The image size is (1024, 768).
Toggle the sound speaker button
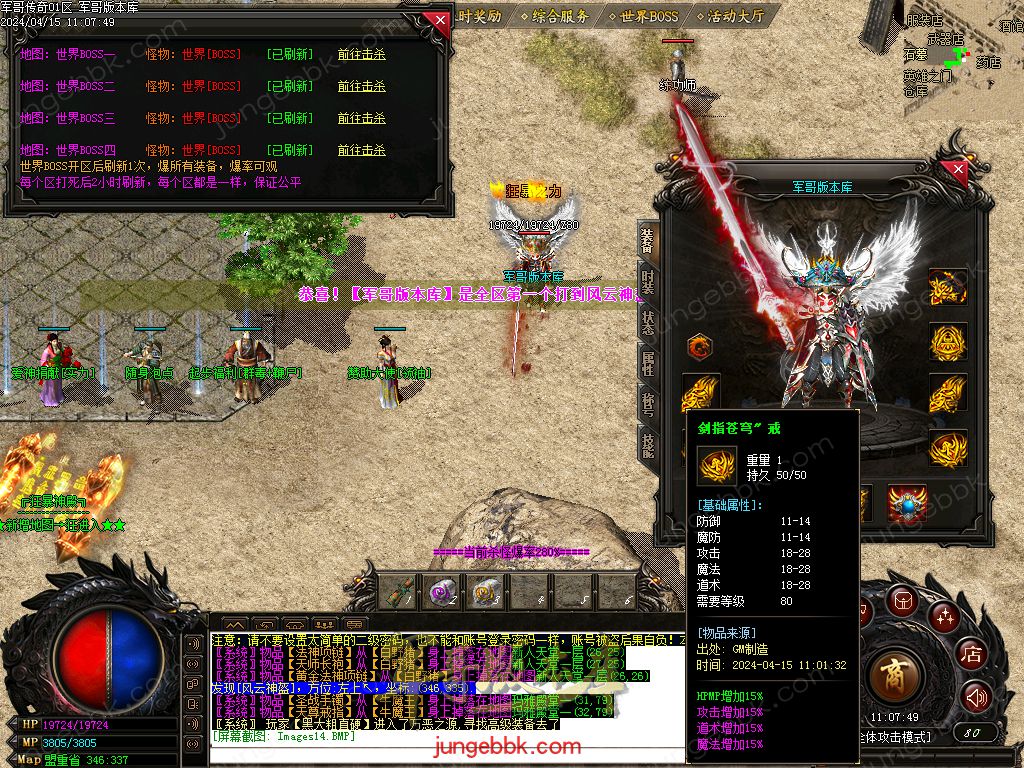[976, 696]
